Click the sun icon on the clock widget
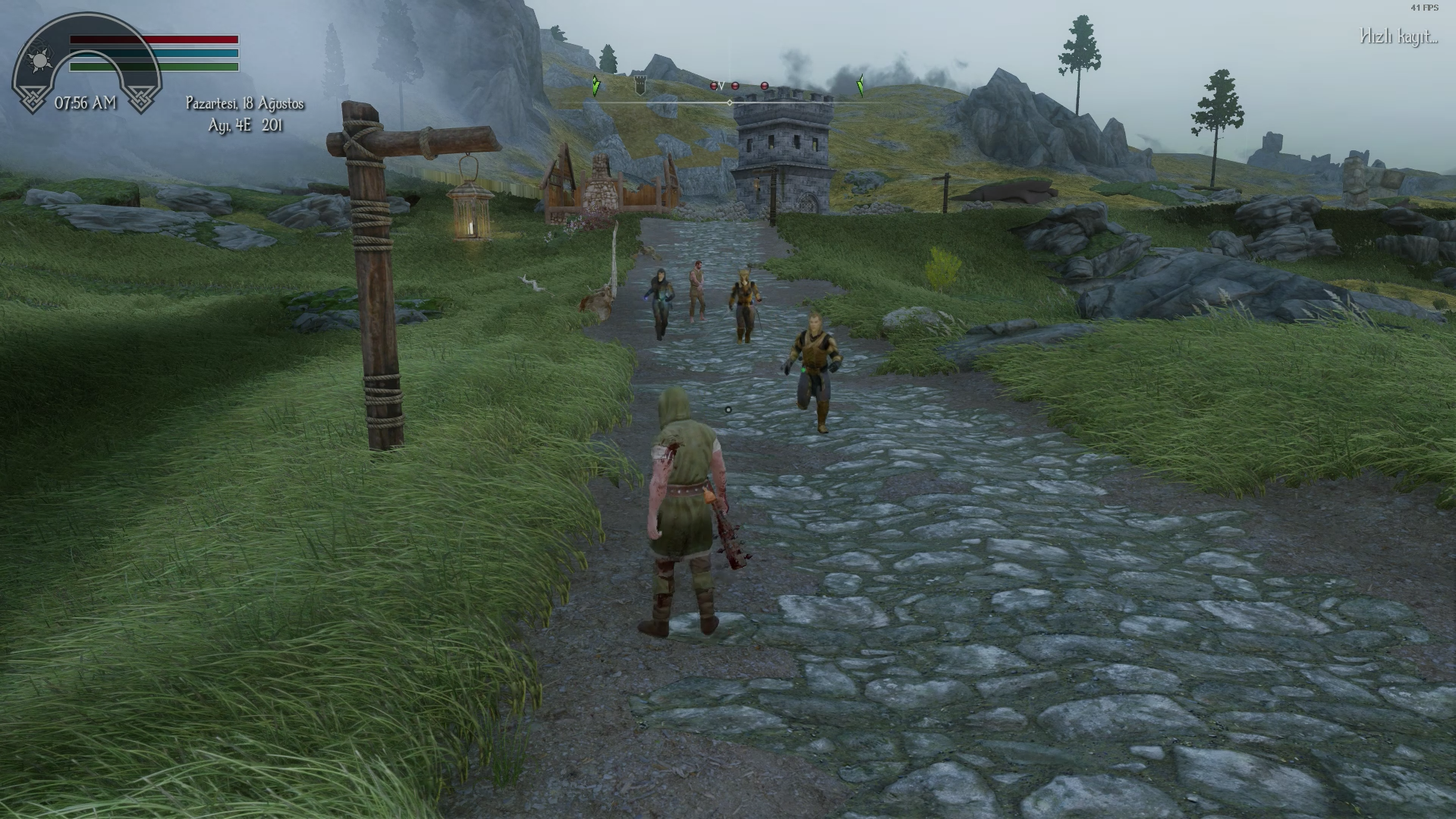Image resolution: width=1456 pixels, height=819 pixels. [39, 60]
